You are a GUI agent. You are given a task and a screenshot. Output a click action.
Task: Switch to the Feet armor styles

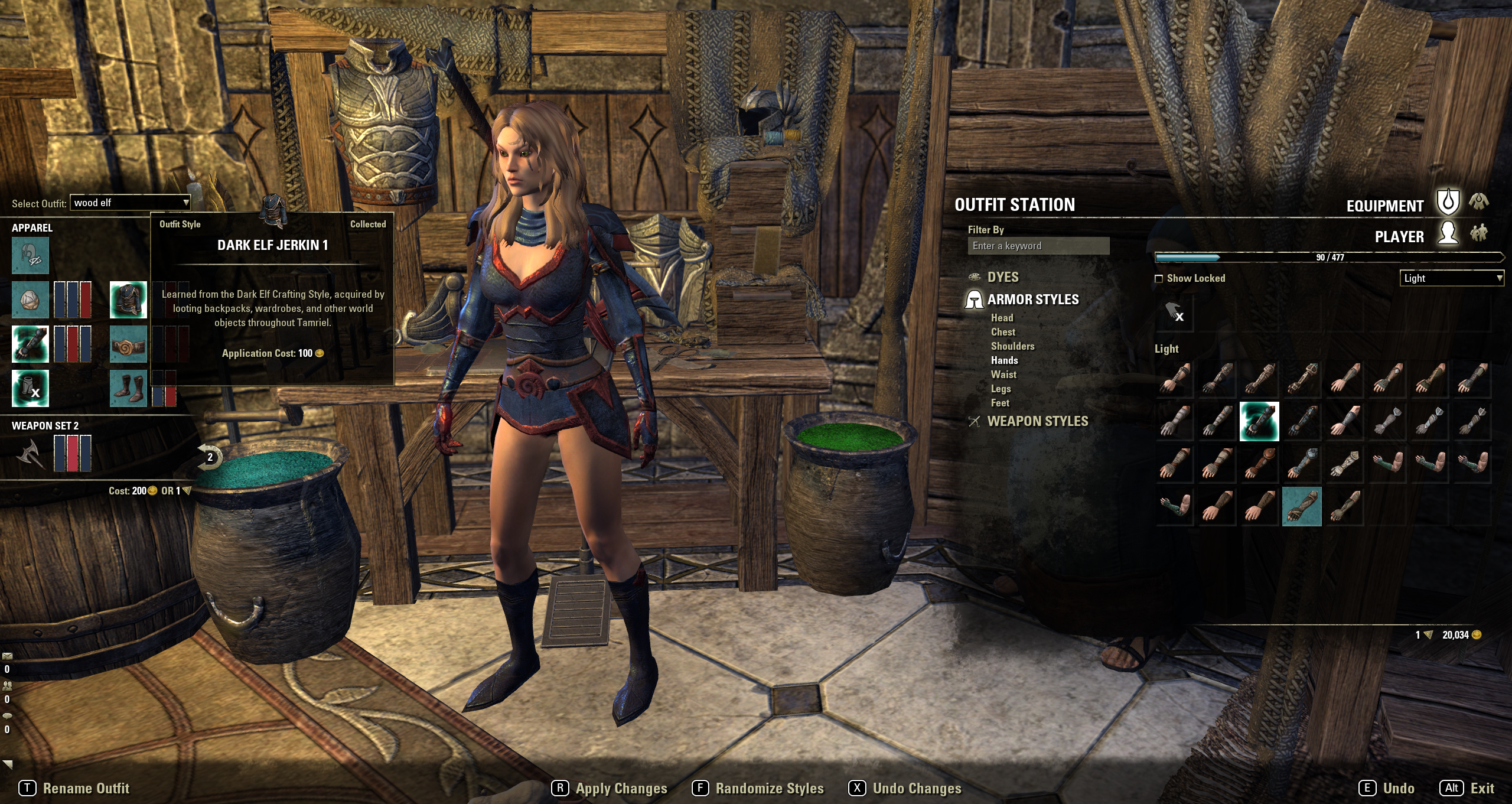click(x=1000, y=403)
